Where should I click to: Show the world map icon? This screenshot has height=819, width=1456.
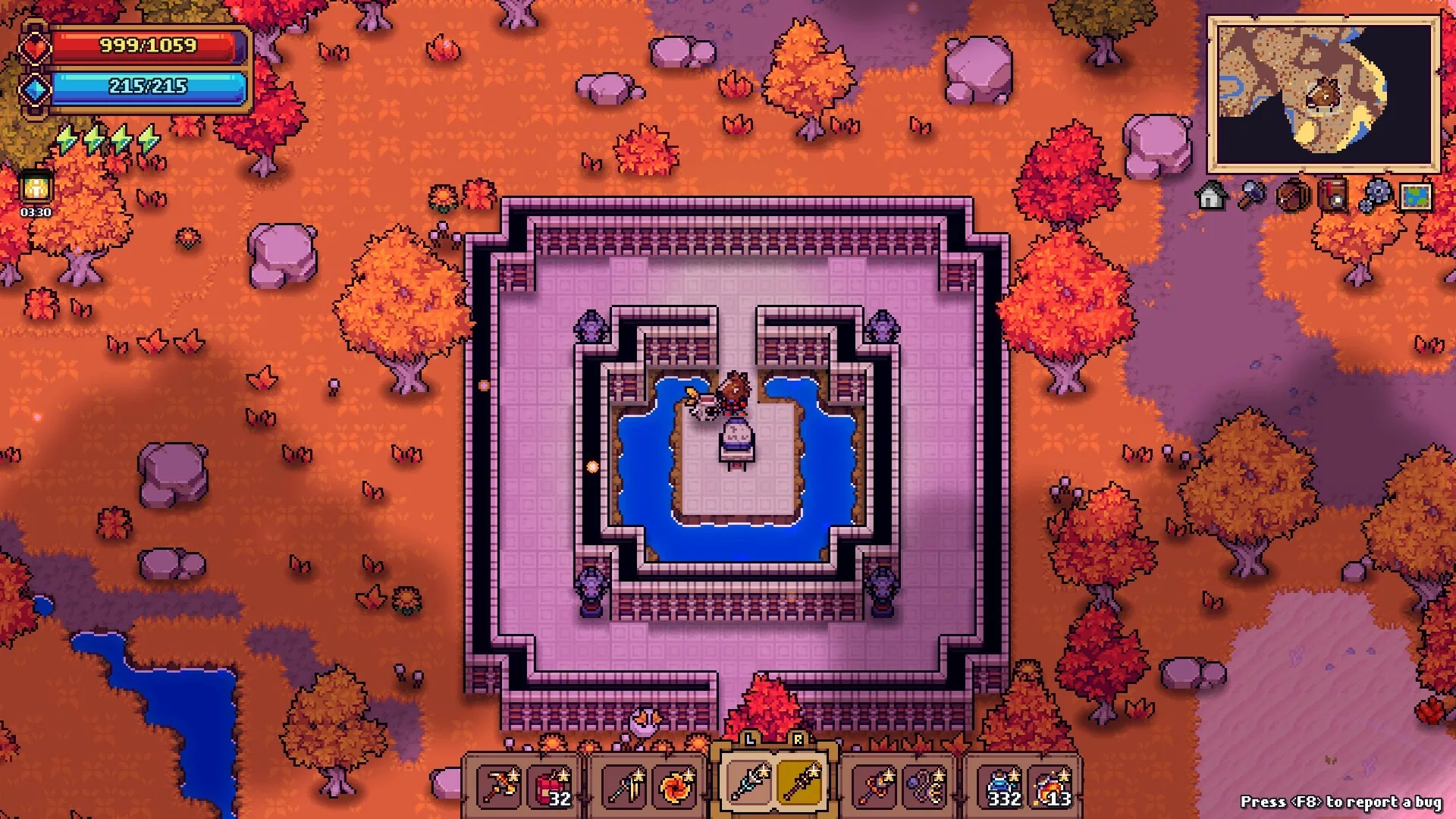(x=1416, y=196)
